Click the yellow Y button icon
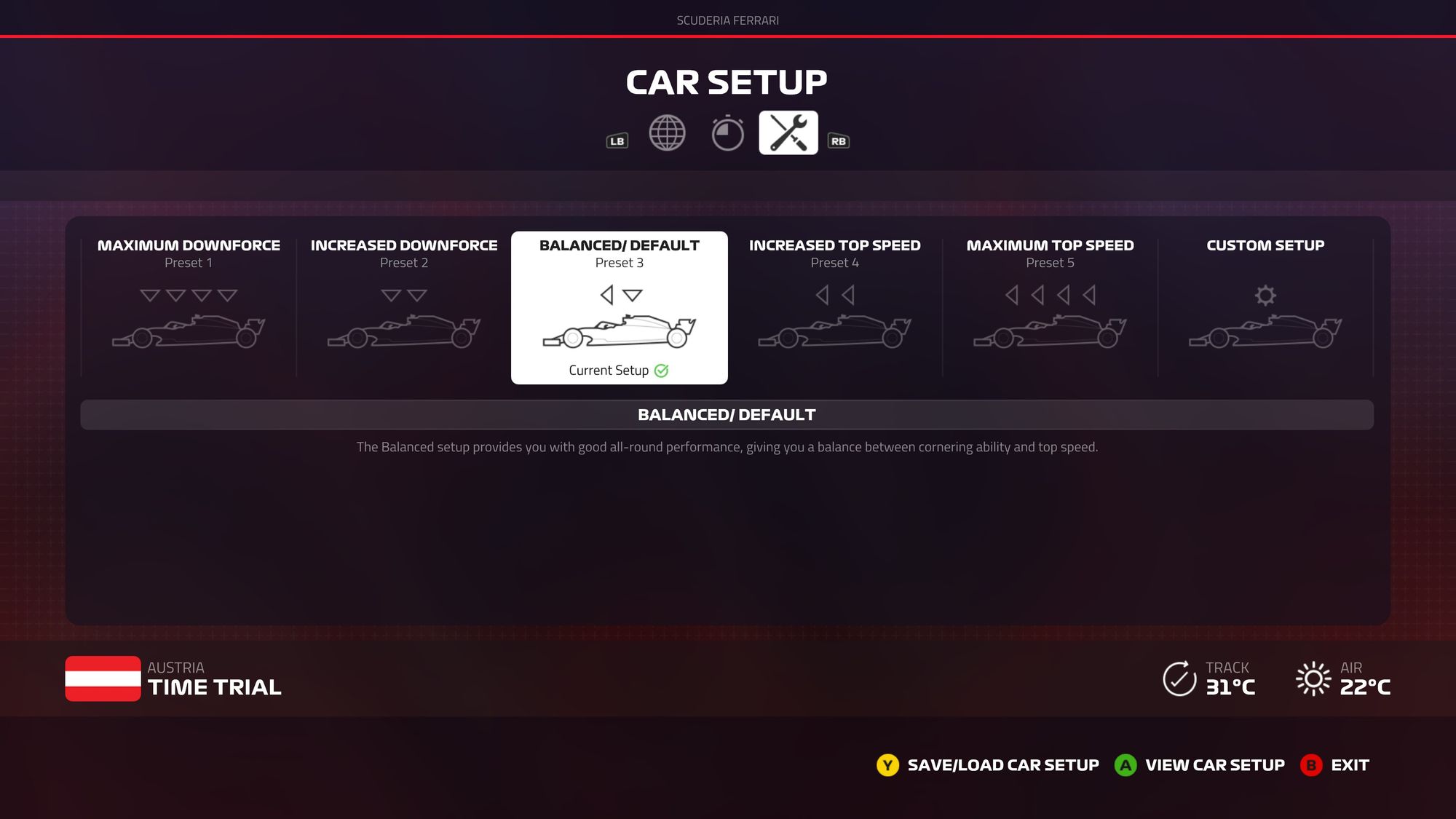Image resolution: width=1456 pixels, height=819 pixels. pyautogui.click(x=887, y=765)
